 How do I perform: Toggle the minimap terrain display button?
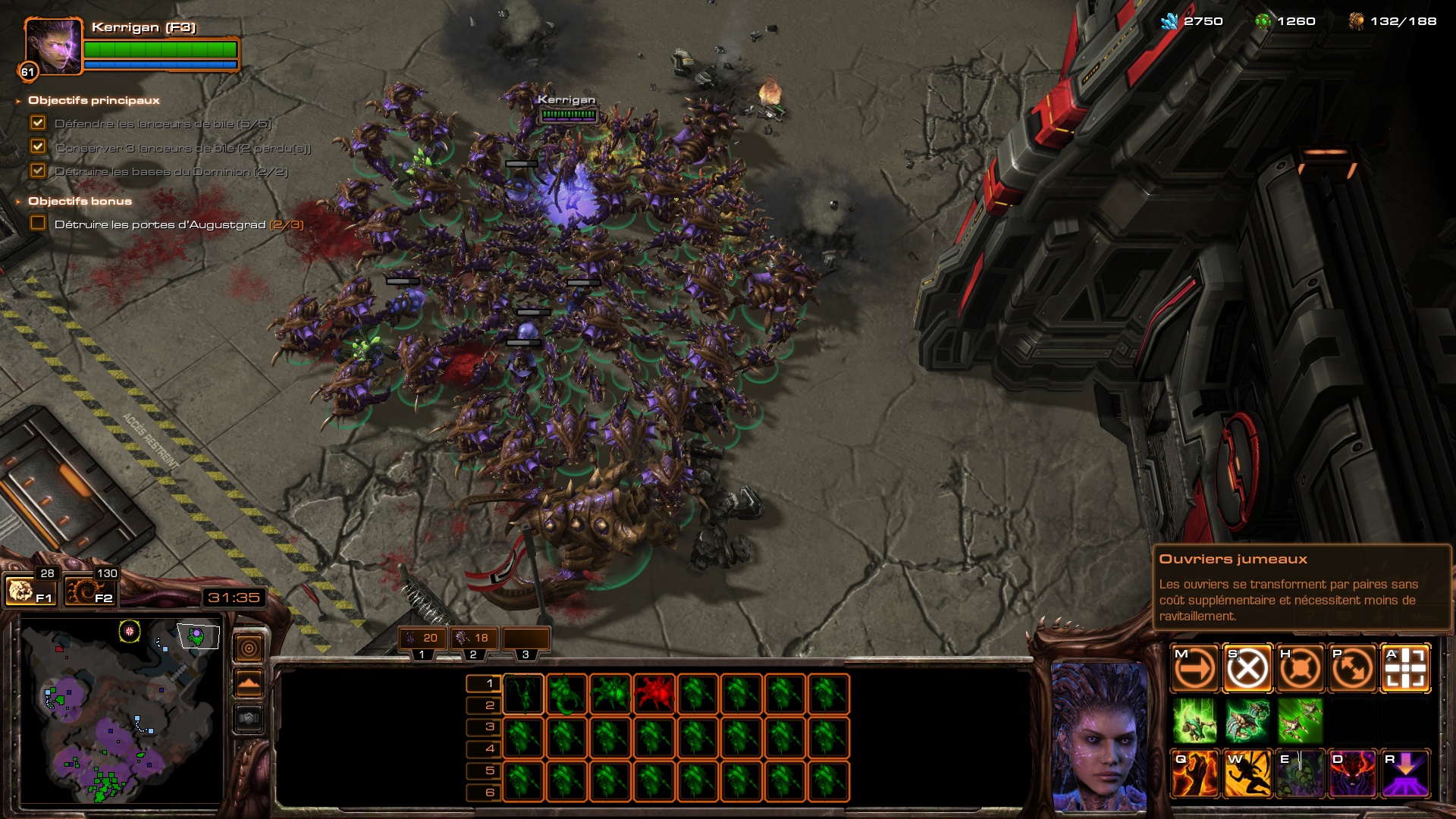[x=249, y=684]
